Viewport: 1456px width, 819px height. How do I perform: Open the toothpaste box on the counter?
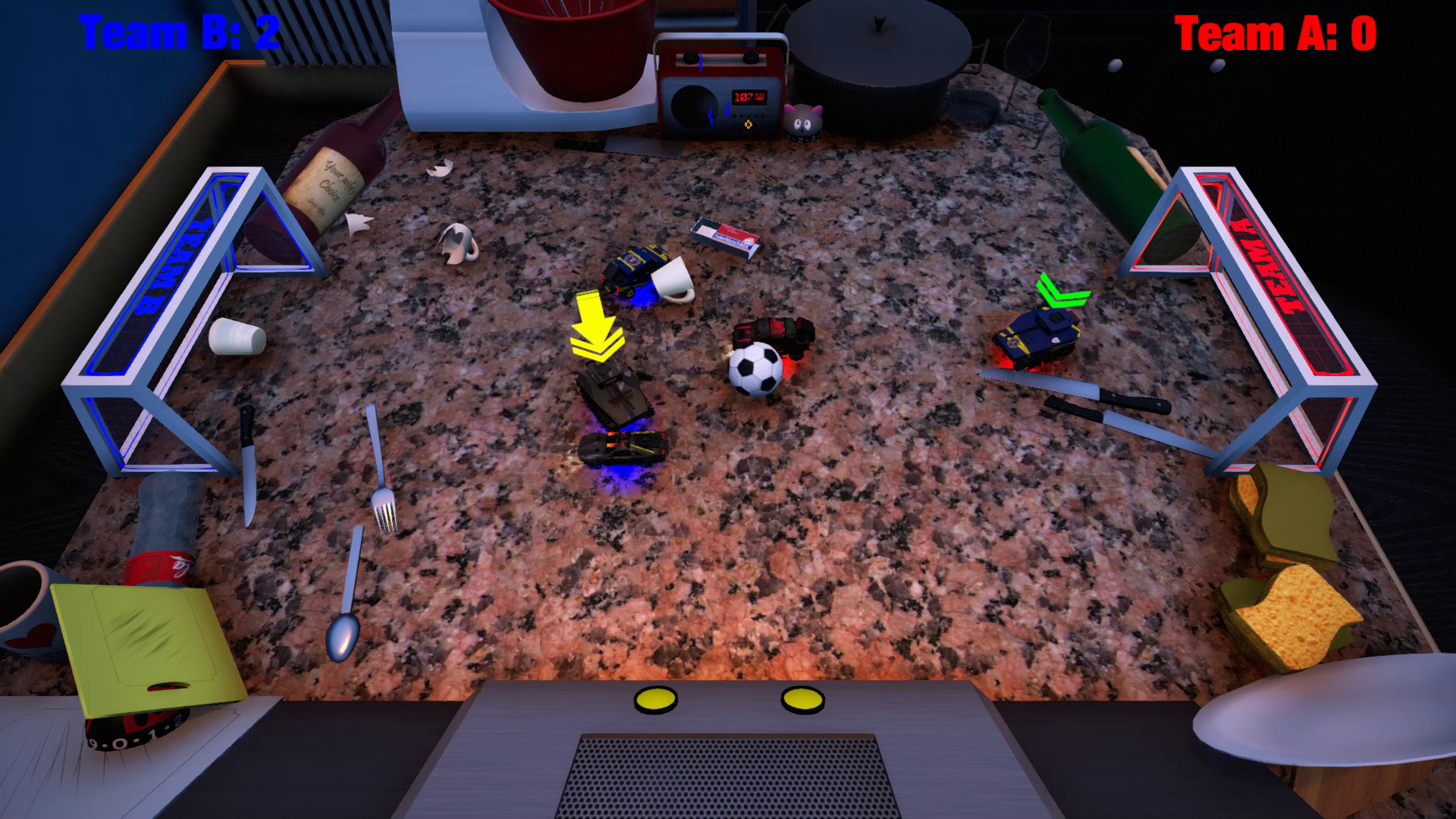pos(724,235)
